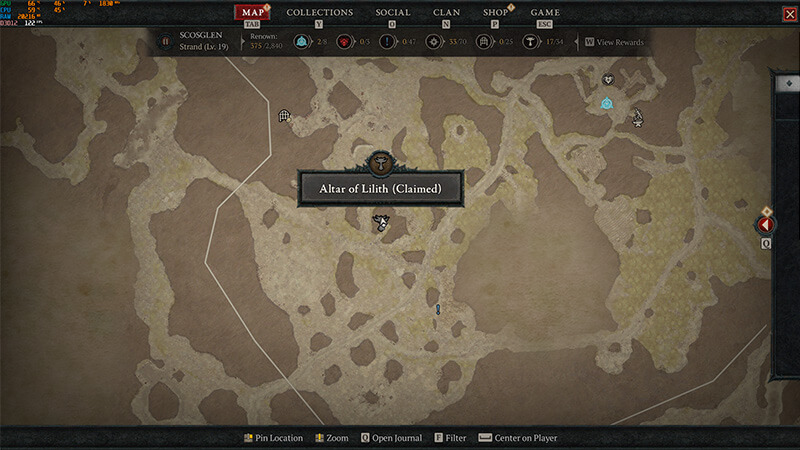Open the Social tab

click(392, 13)
